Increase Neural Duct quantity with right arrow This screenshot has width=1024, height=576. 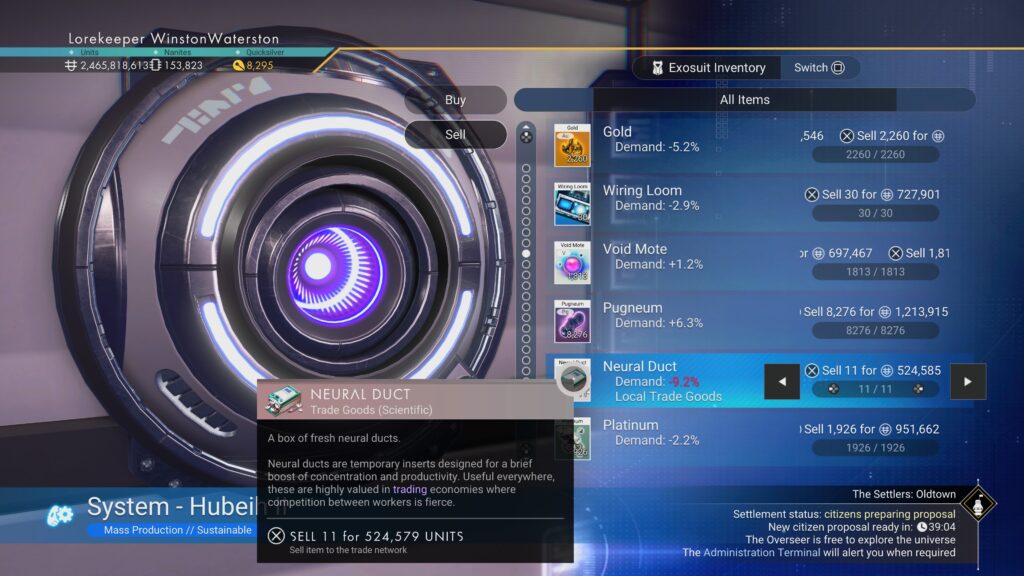pyautogui.click(x=968, y=381)
